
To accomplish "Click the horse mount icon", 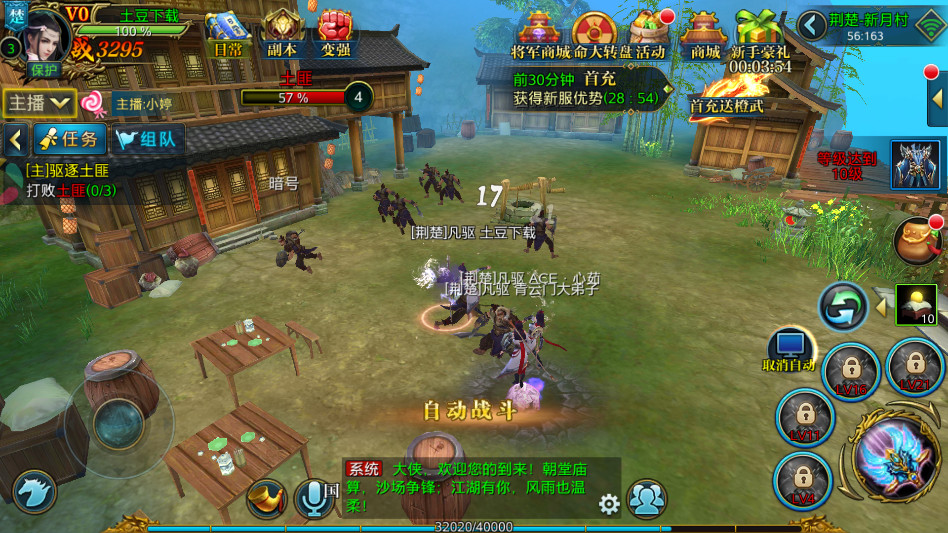I will click(33, 492).
